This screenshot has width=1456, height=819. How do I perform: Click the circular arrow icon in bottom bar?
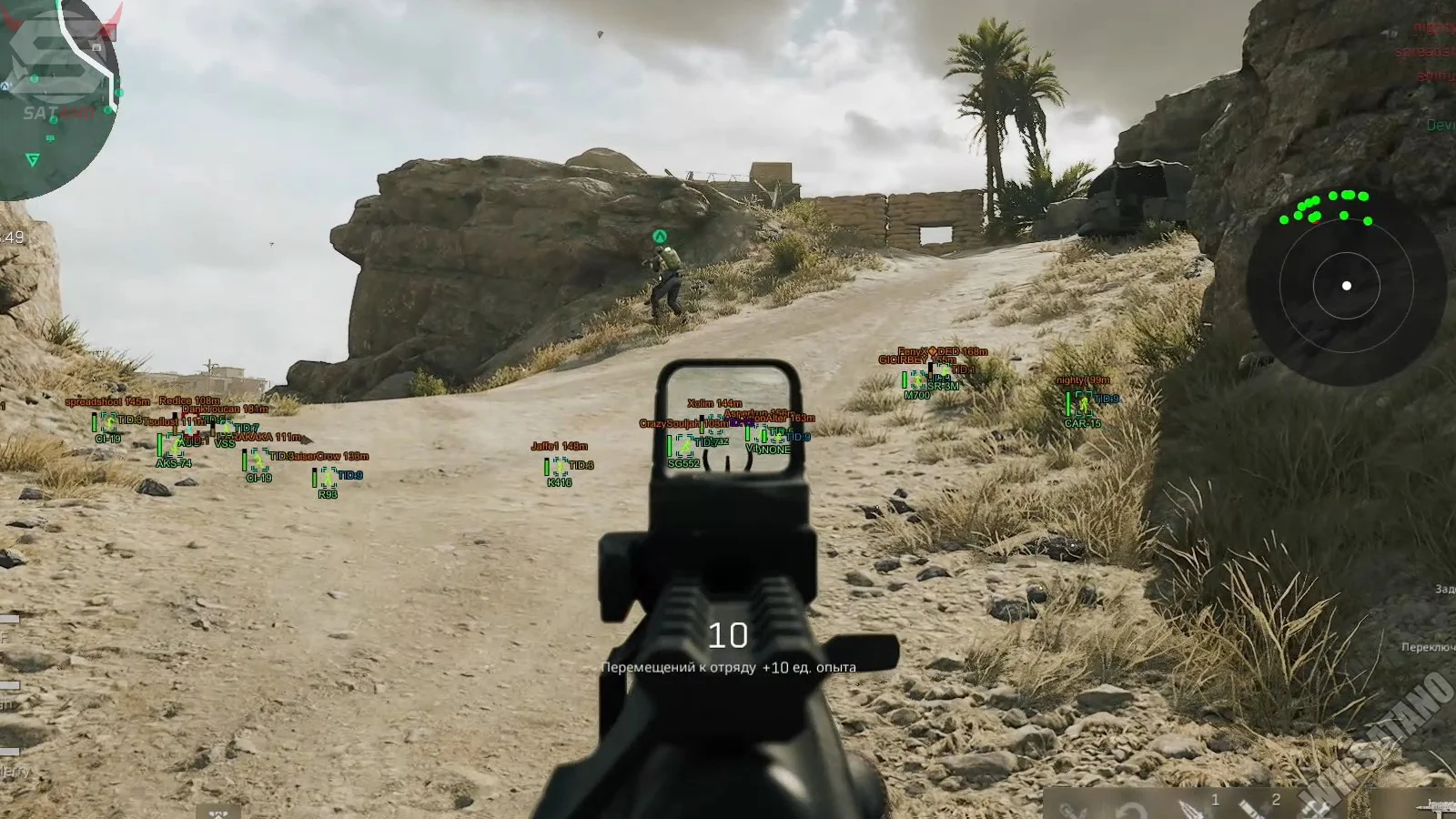coord(1131,810)
